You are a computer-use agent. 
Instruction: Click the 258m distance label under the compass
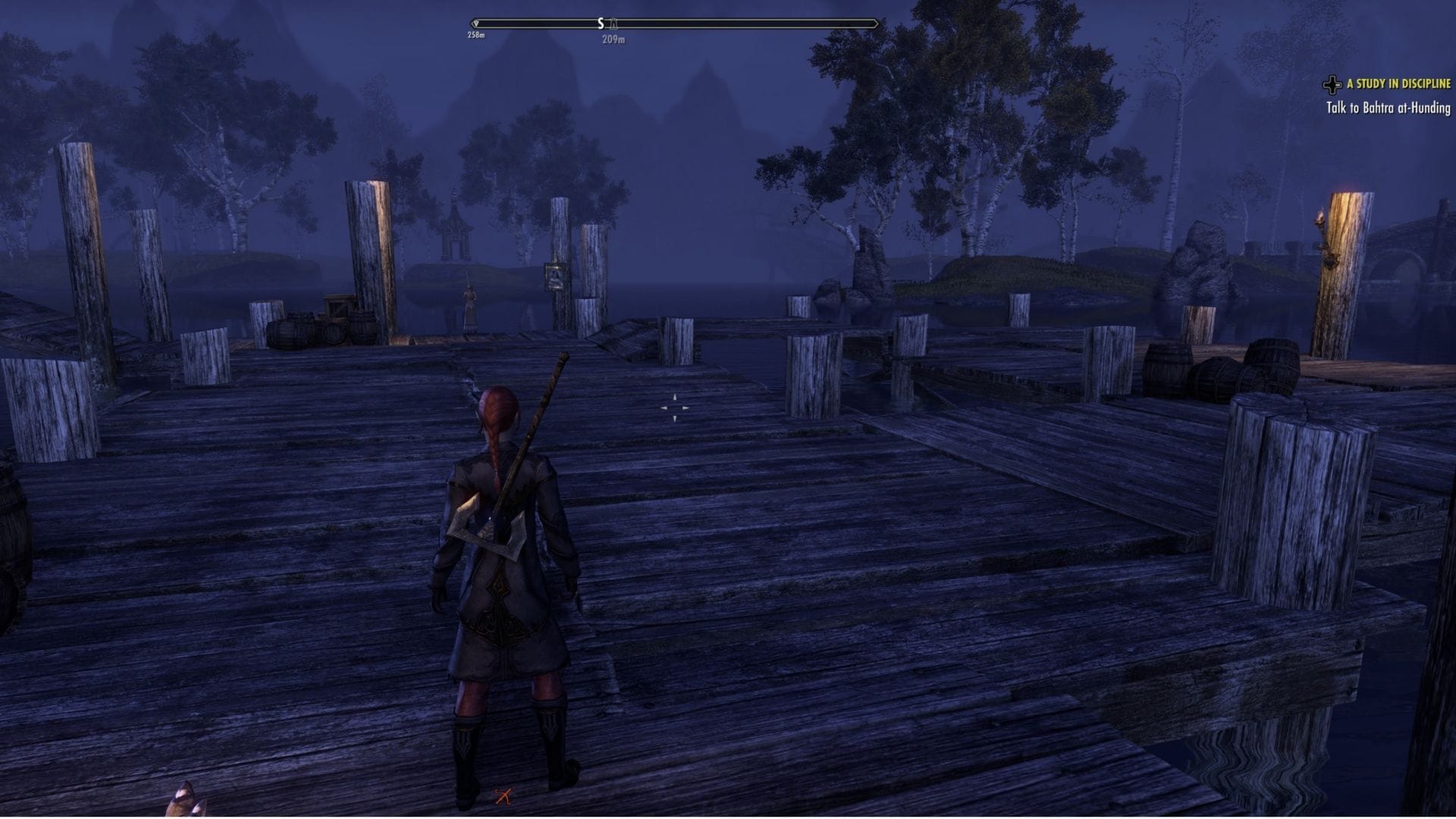coord(475,35)
